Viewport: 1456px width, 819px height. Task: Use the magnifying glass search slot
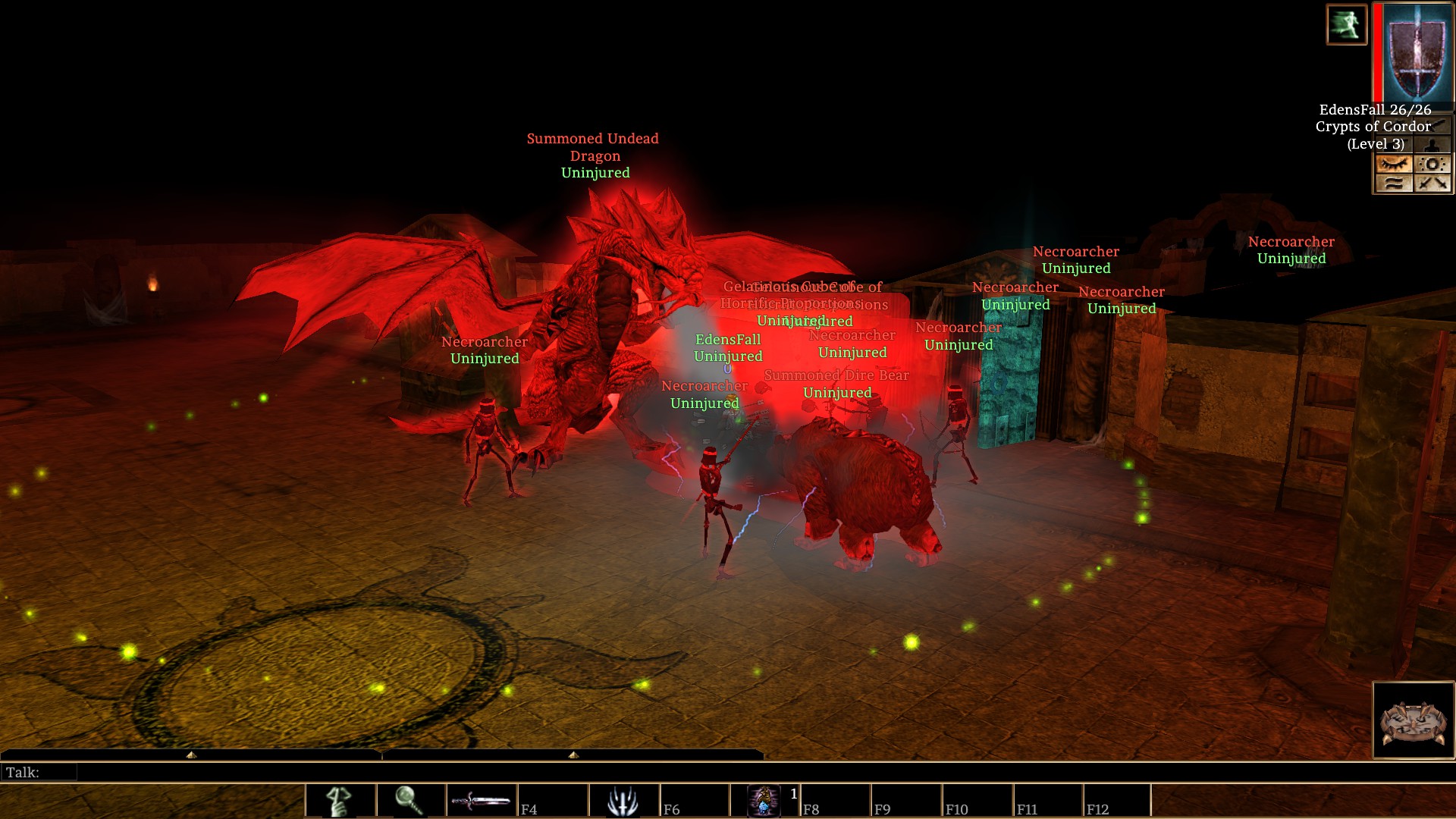pos(409,801)
